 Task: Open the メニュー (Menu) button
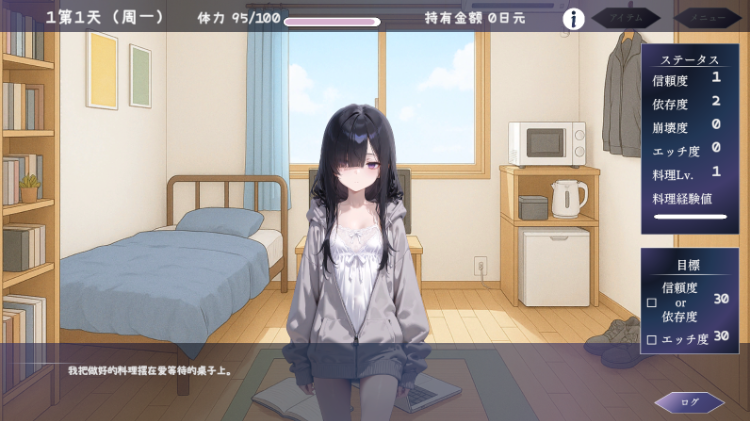(707, 18)
